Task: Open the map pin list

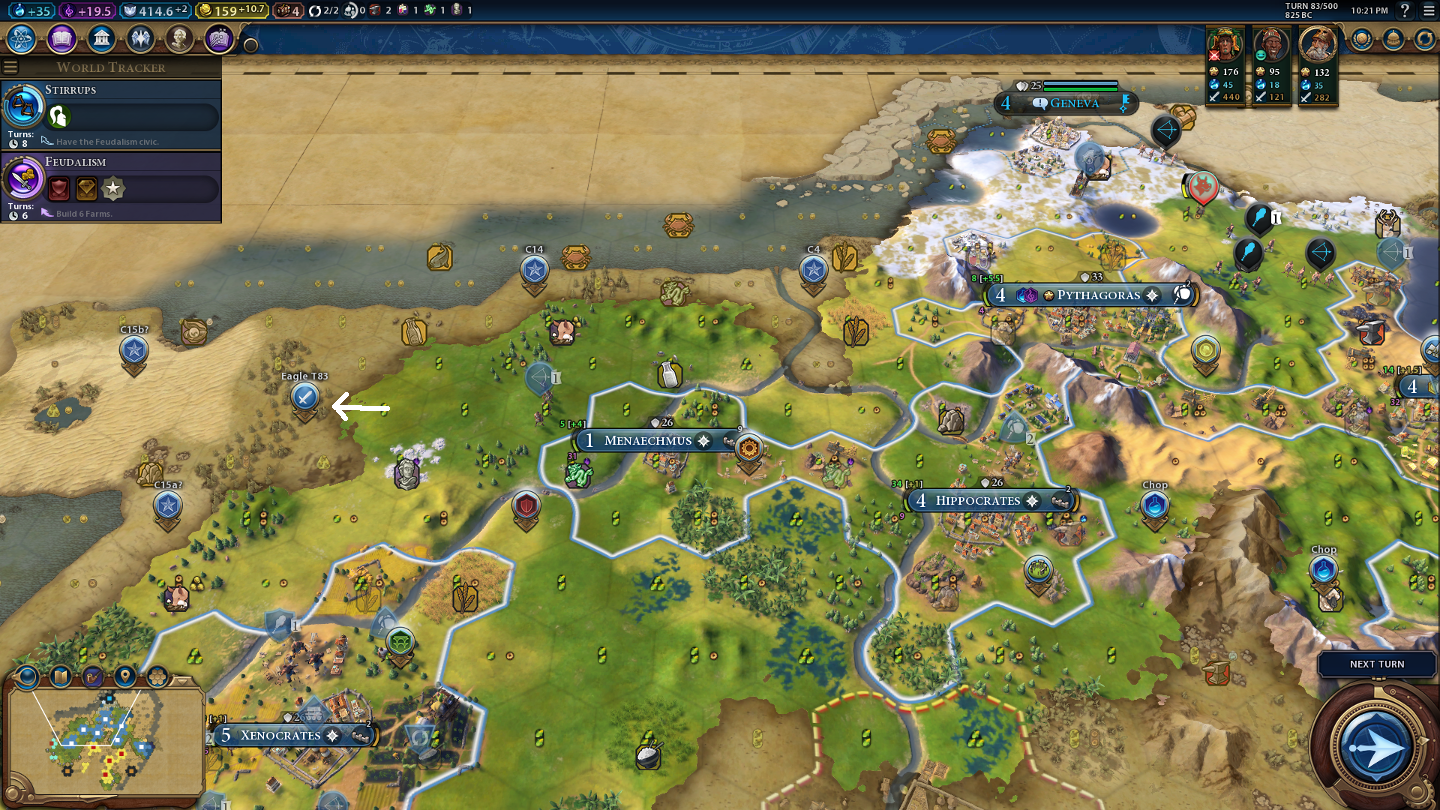Action: pyautogui.click(x=125, y=677)
